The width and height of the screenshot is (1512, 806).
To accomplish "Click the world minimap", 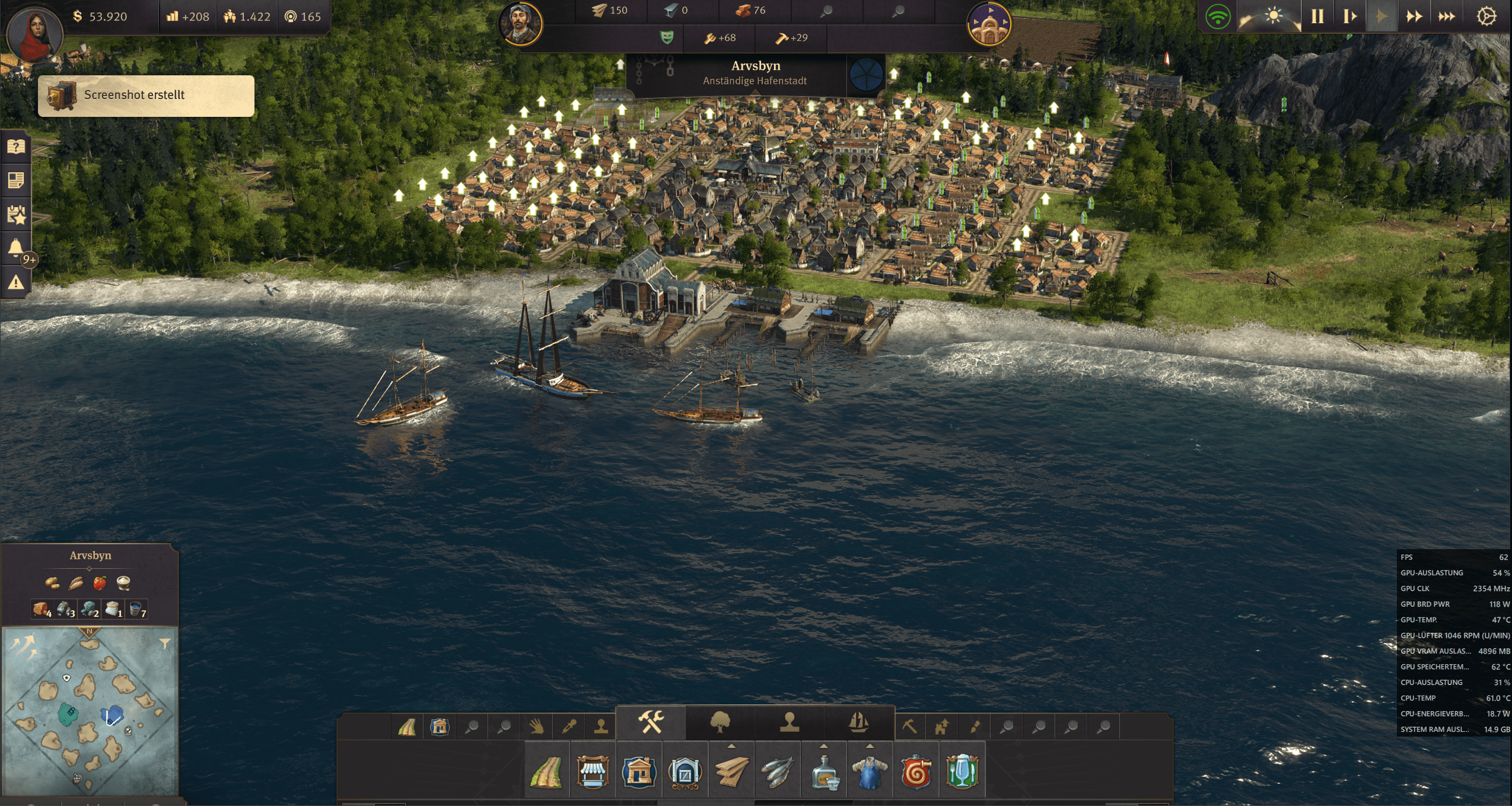I will [90, 711].
